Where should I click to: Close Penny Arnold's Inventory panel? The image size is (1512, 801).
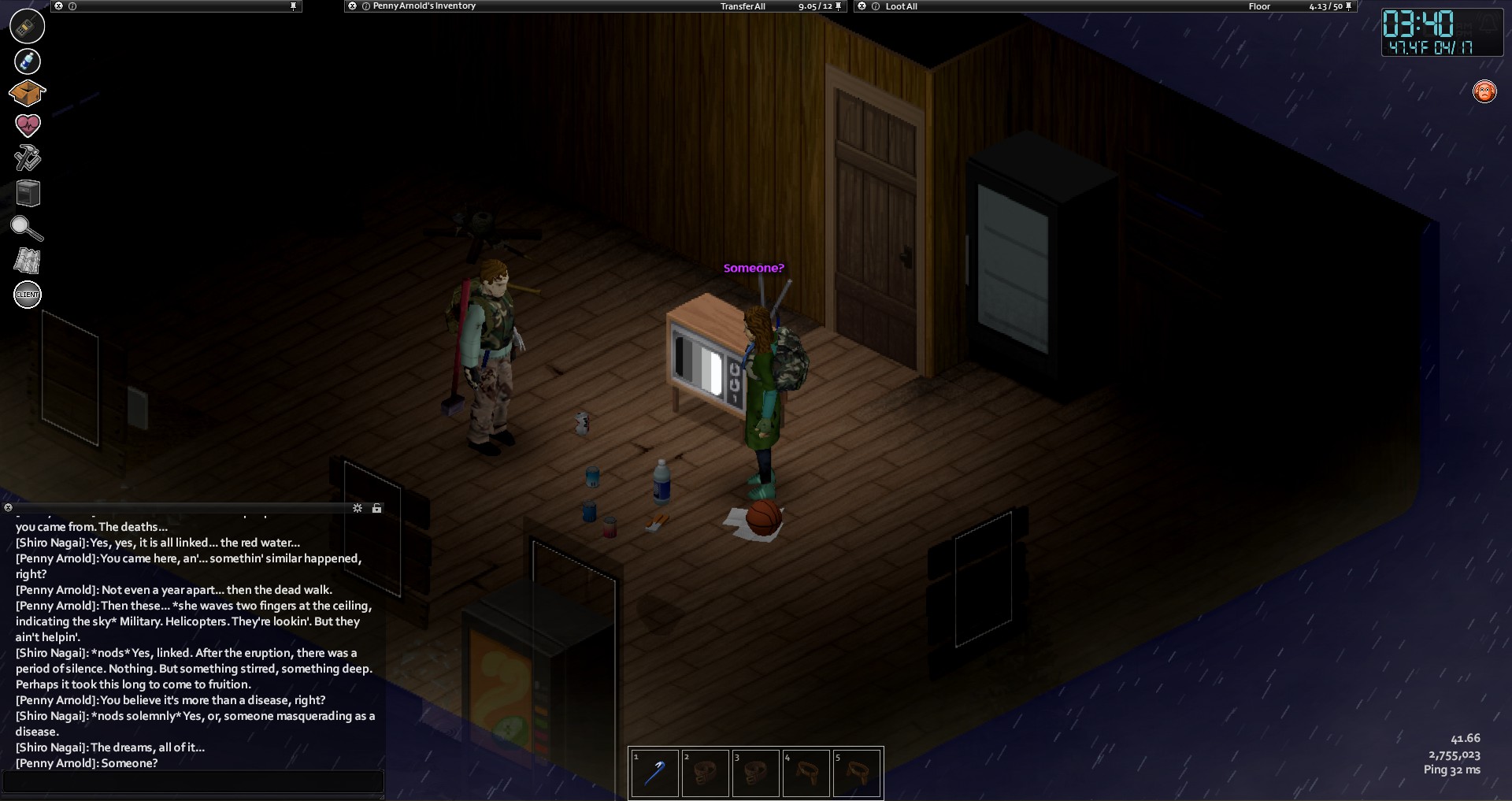coord(352,6)
